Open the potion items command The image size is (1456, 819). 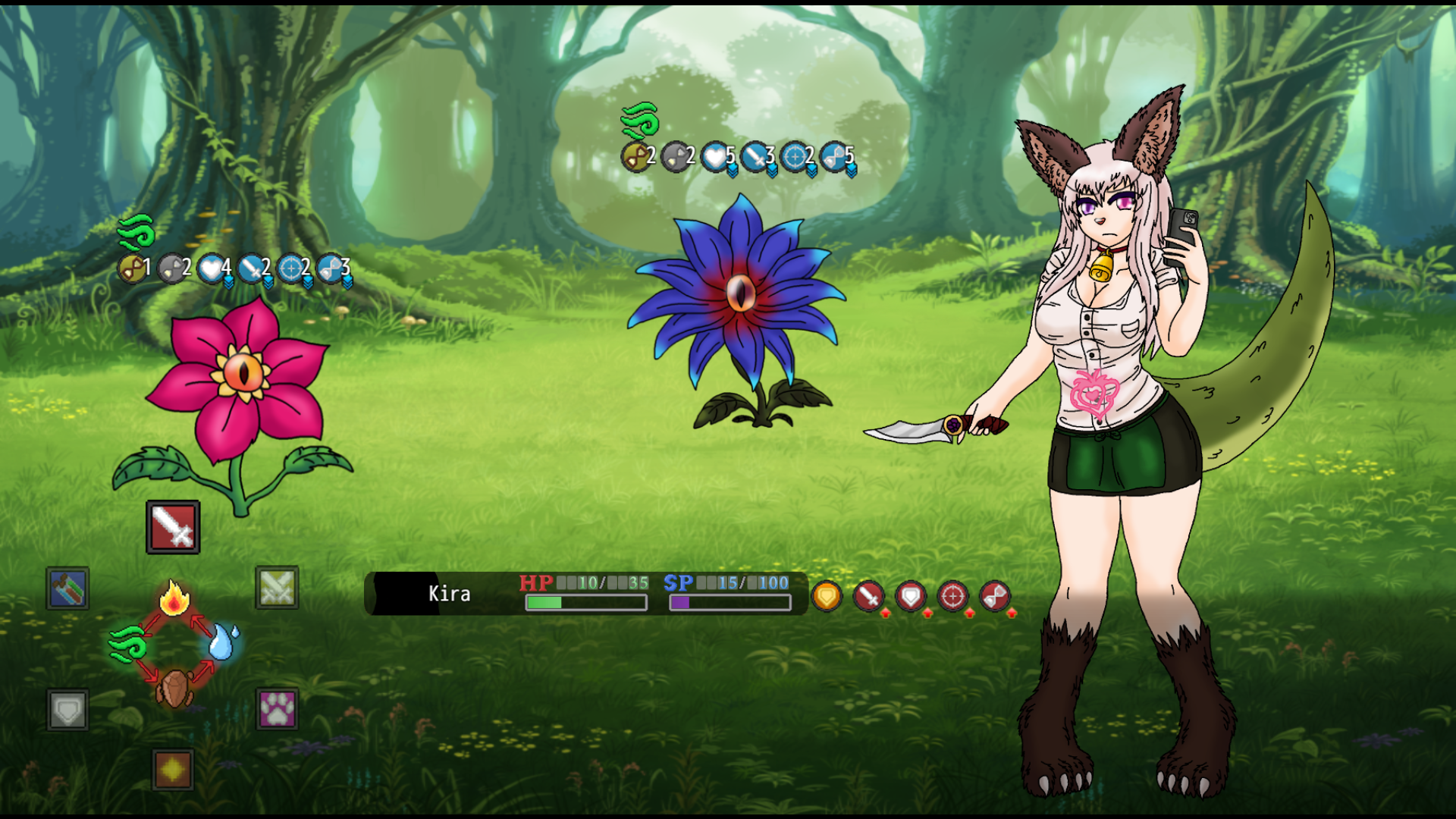click(67, 588)
